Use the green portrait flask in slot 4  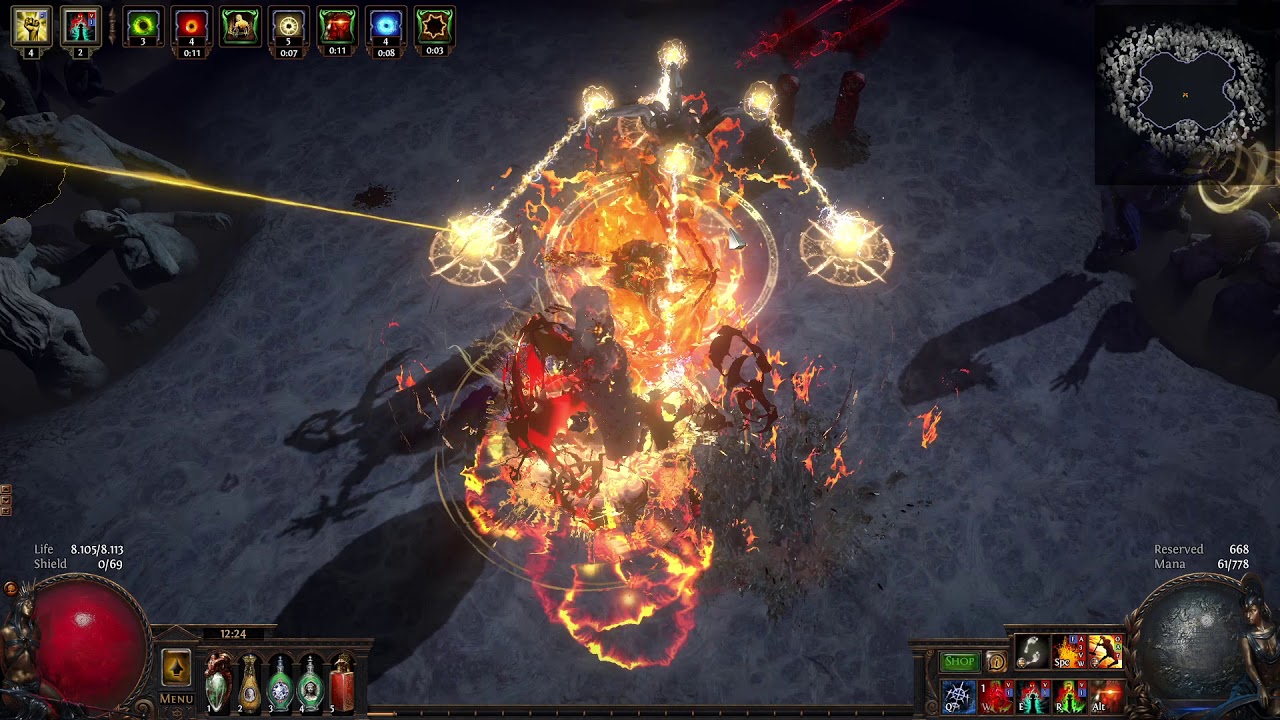coord(311,682)
